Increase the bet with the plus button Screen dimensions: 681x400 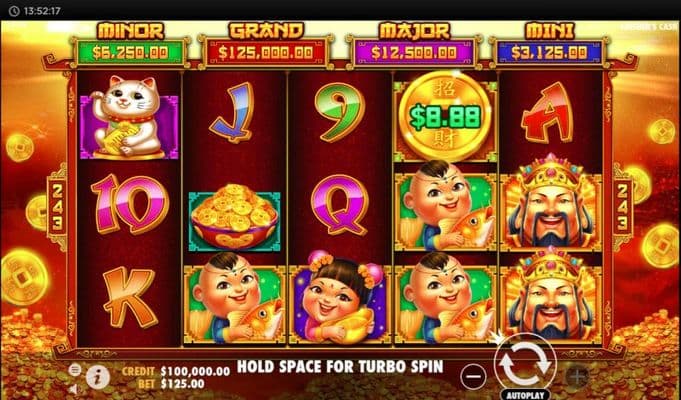pos(577,376)
